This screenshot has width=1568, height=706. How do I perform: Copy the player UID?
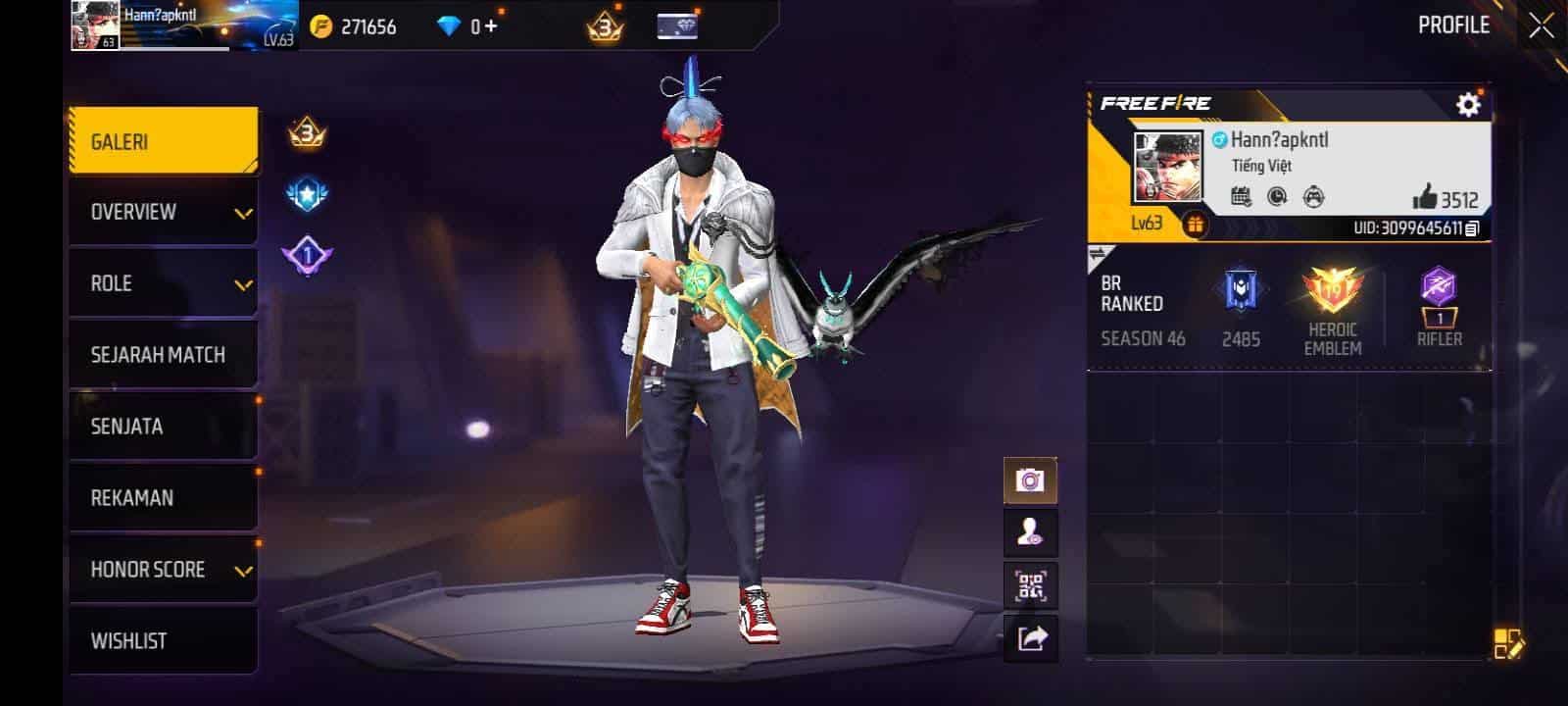(1472, 228)
